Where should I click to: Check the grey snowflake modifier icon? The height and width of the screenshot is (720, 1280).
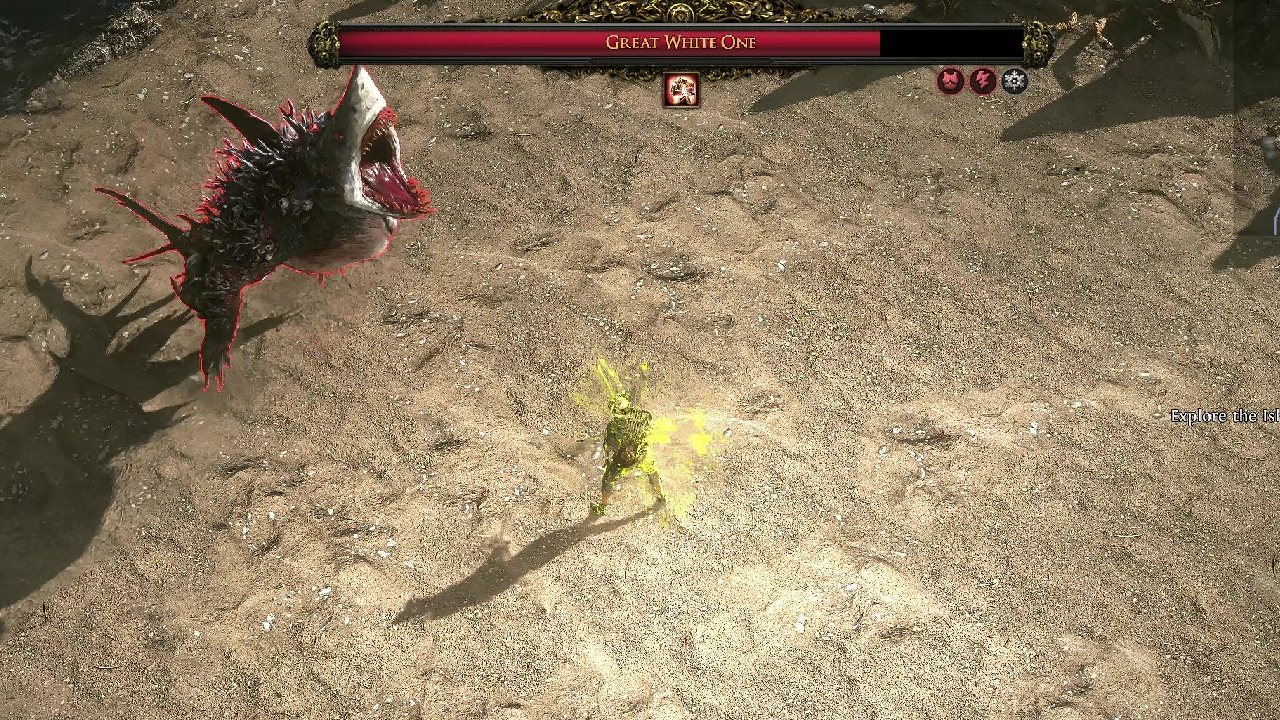point(1015,81)
